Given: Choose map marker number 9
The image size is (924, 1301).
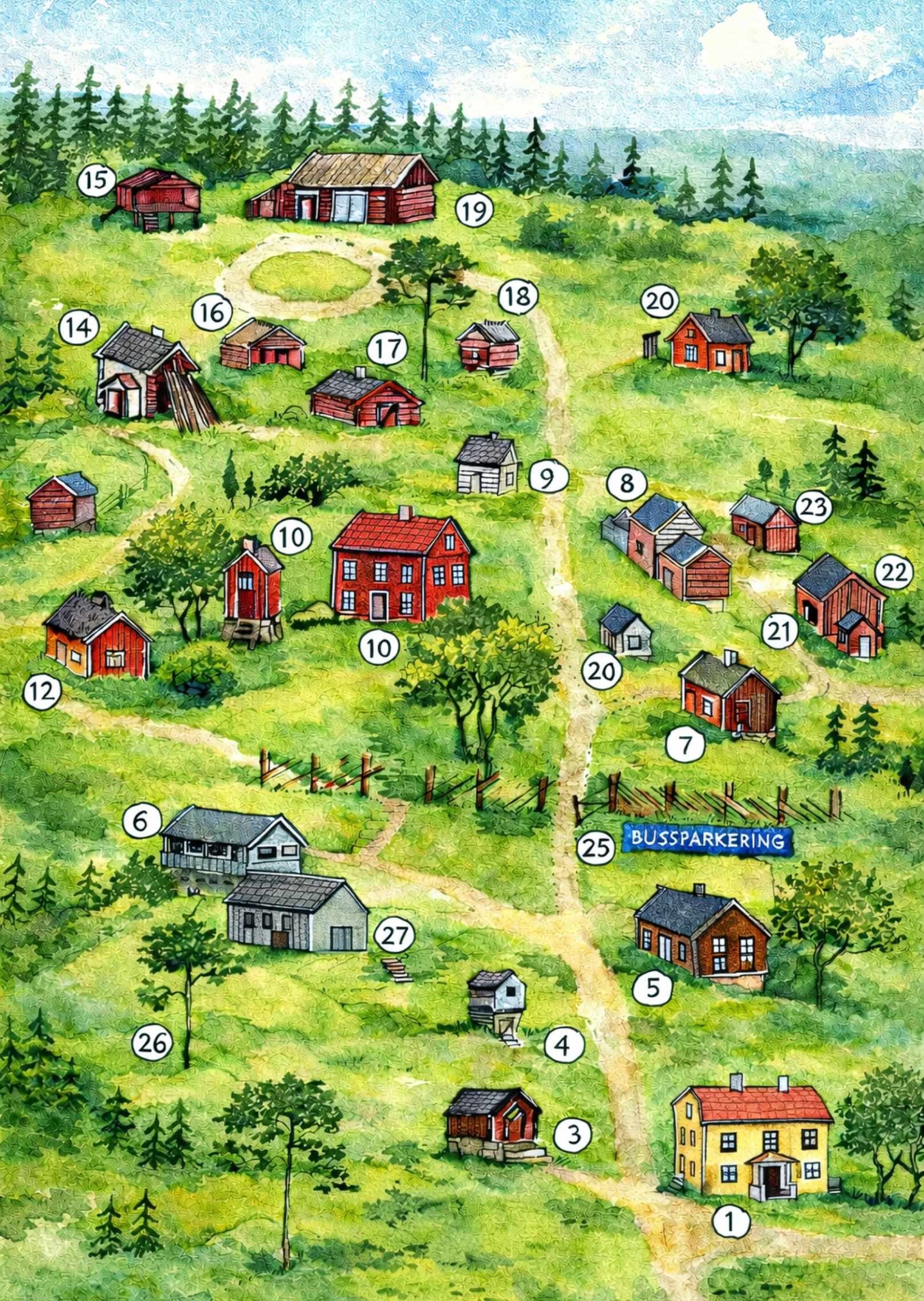Looking at the screenshot, I should coord(548,477).
